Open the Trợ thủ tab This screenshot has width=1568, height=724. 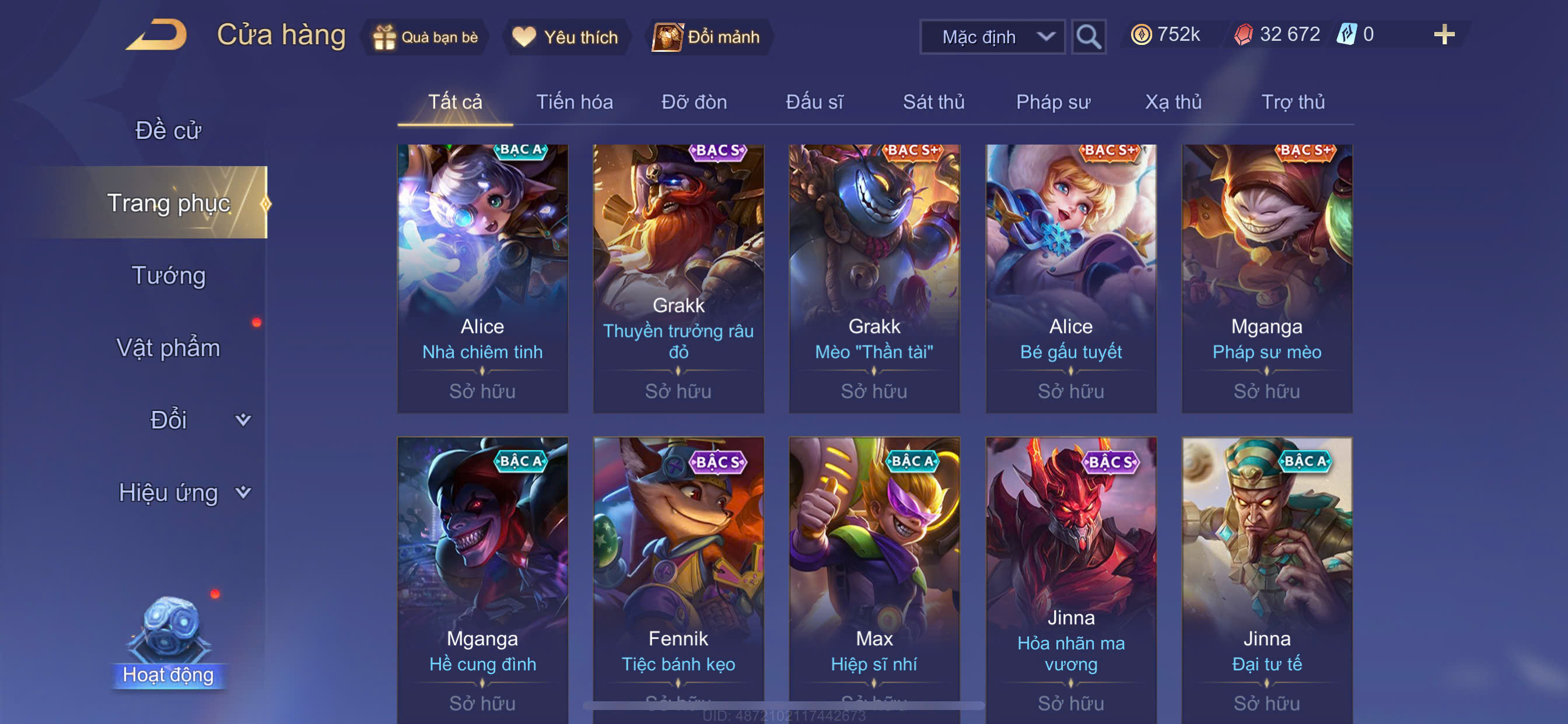1292,101
